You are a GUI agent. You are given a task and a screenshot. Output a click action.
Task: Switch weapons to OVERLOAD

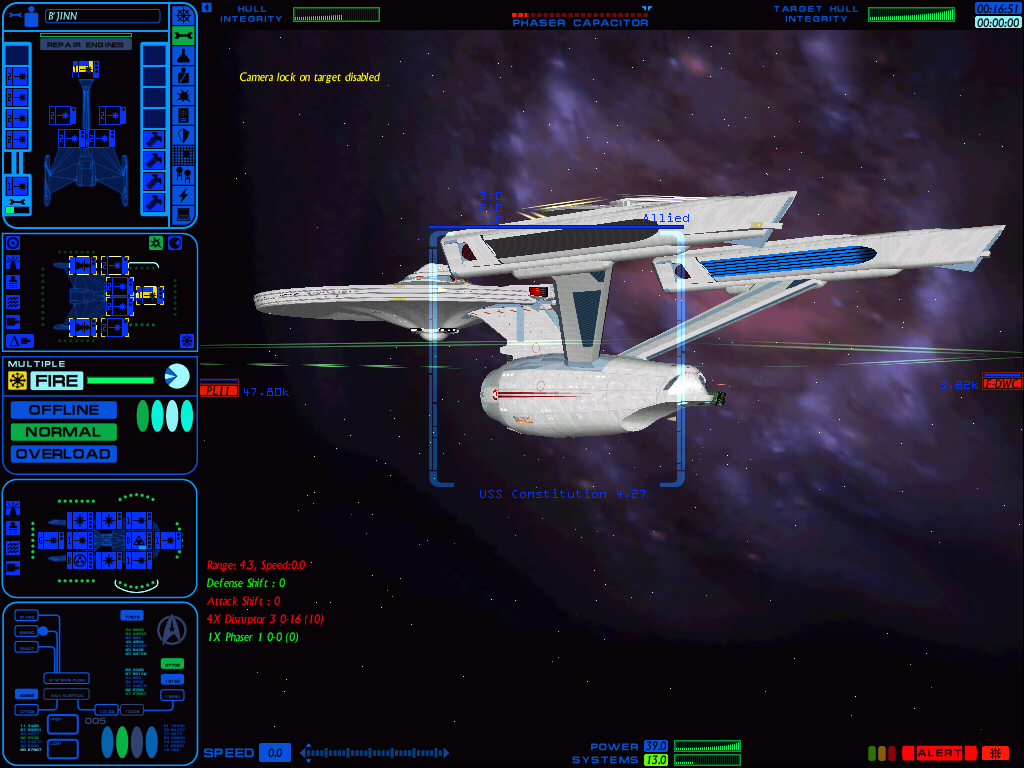(64, 454)
